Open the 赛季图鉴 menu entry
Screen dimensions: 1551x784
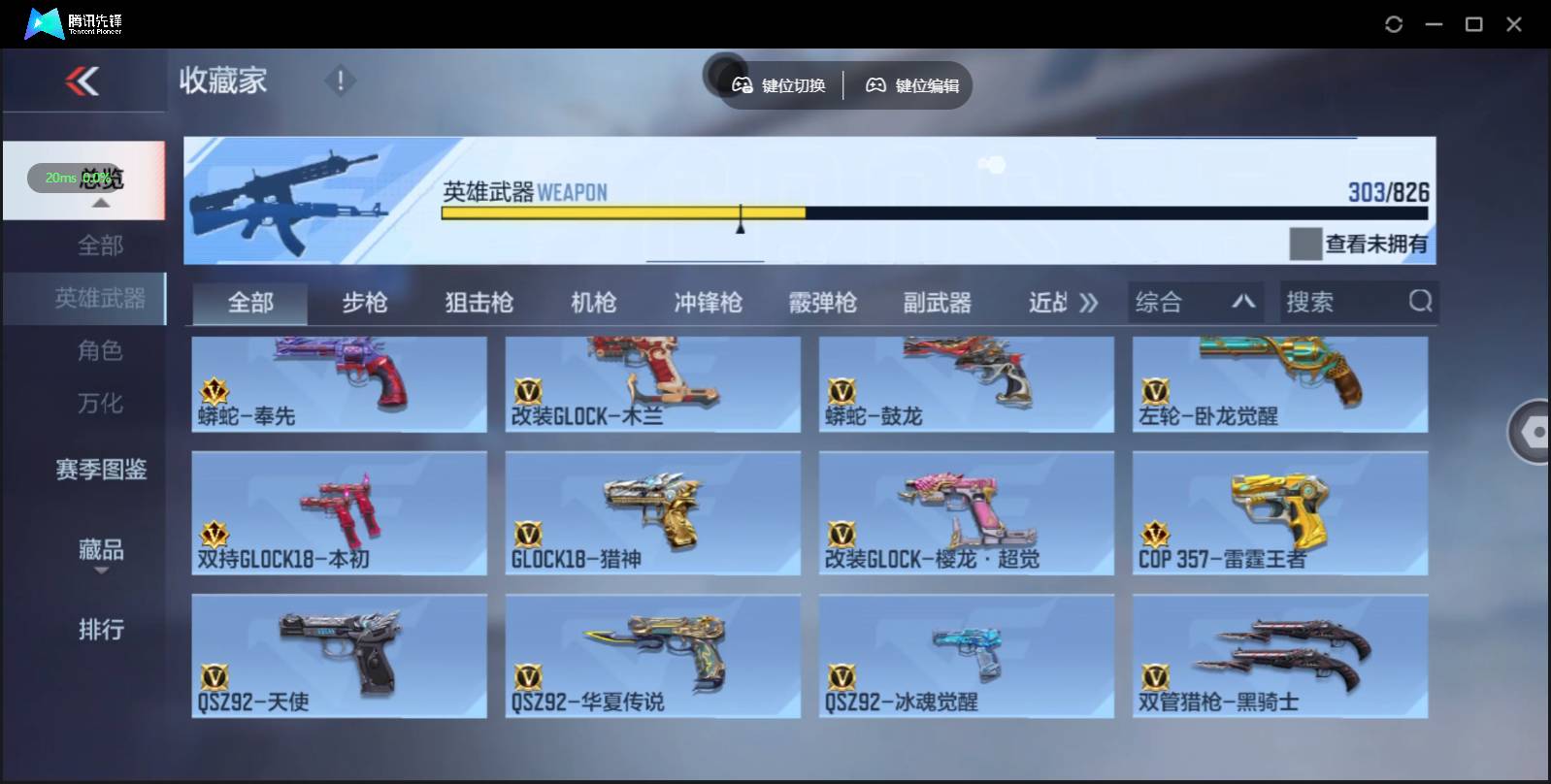coord(101,470)
